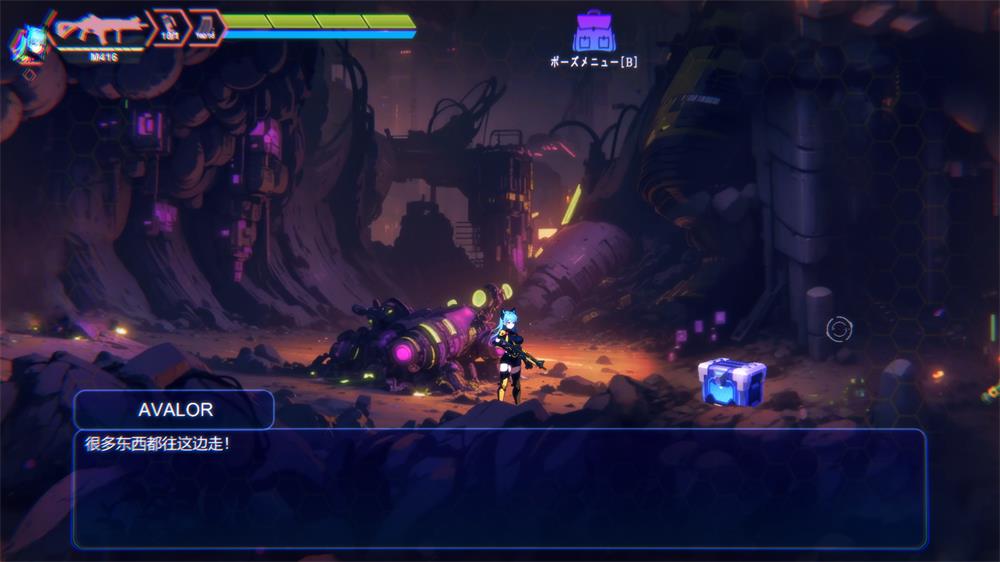Select the second small item slot before the health bar
Image resolution: width=1000 pixels, height=562 pixels.
205,28
